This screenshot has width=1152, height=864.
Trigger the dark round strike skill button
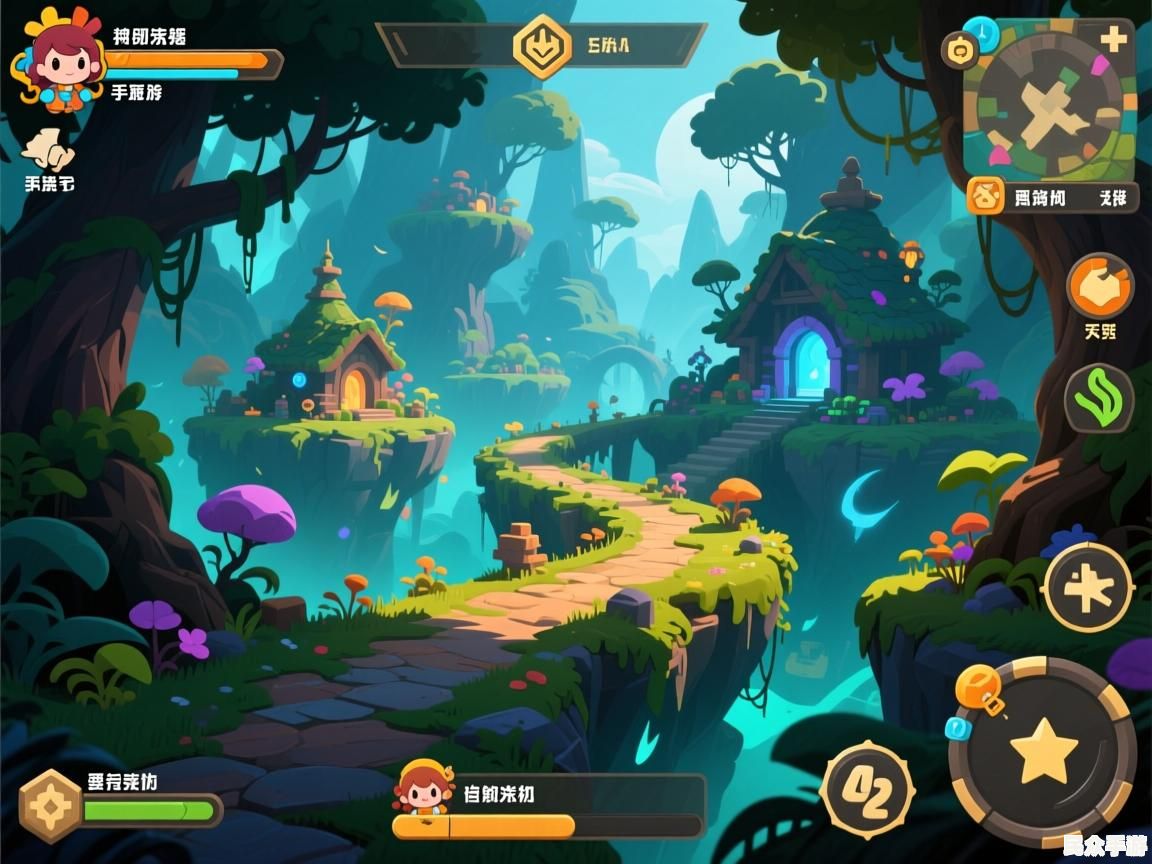point(1088,588)
